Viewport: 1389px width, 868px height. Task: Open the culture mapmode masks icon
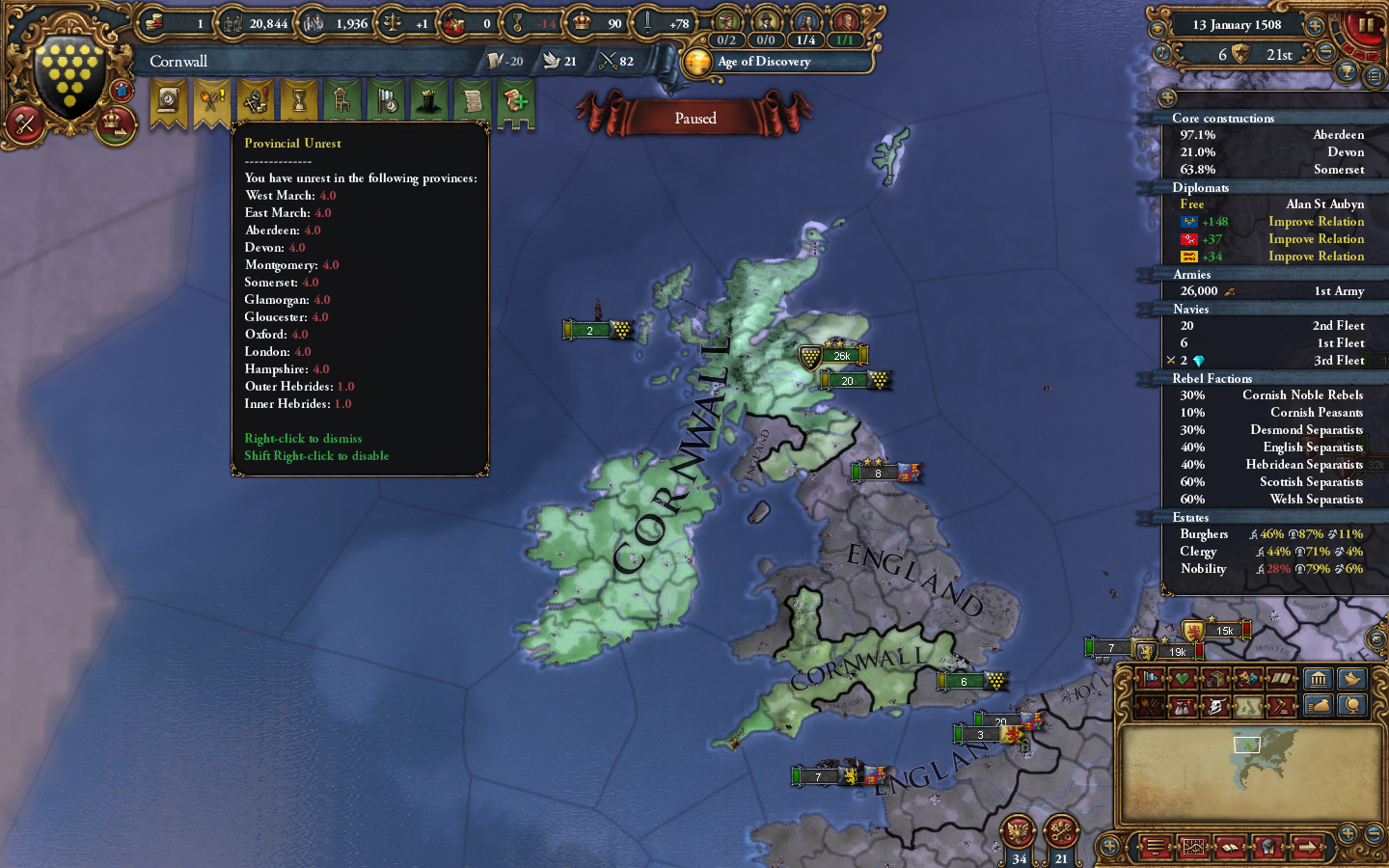tap(1245, 679)
